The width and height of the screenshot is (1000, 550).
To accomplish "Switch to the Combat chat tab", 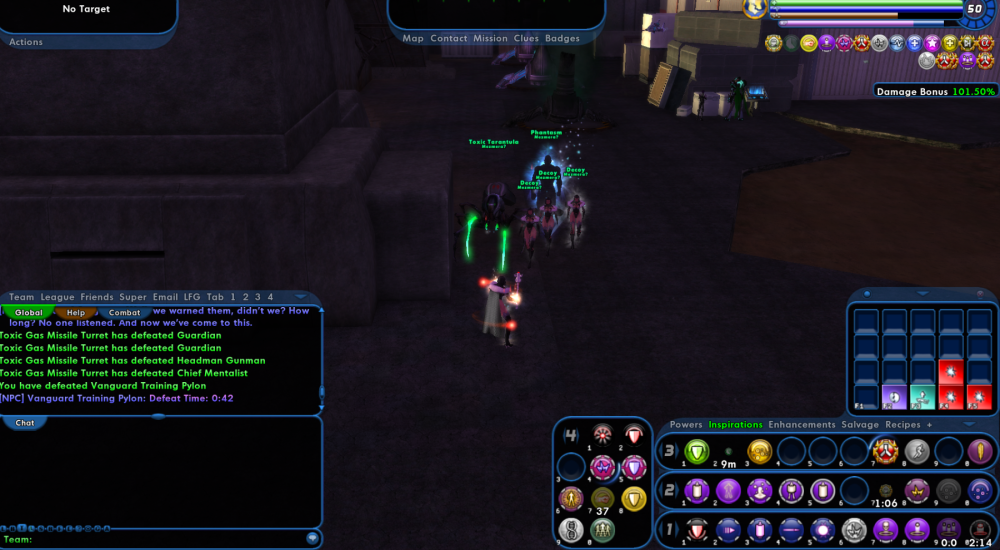I will coord(125,313).
